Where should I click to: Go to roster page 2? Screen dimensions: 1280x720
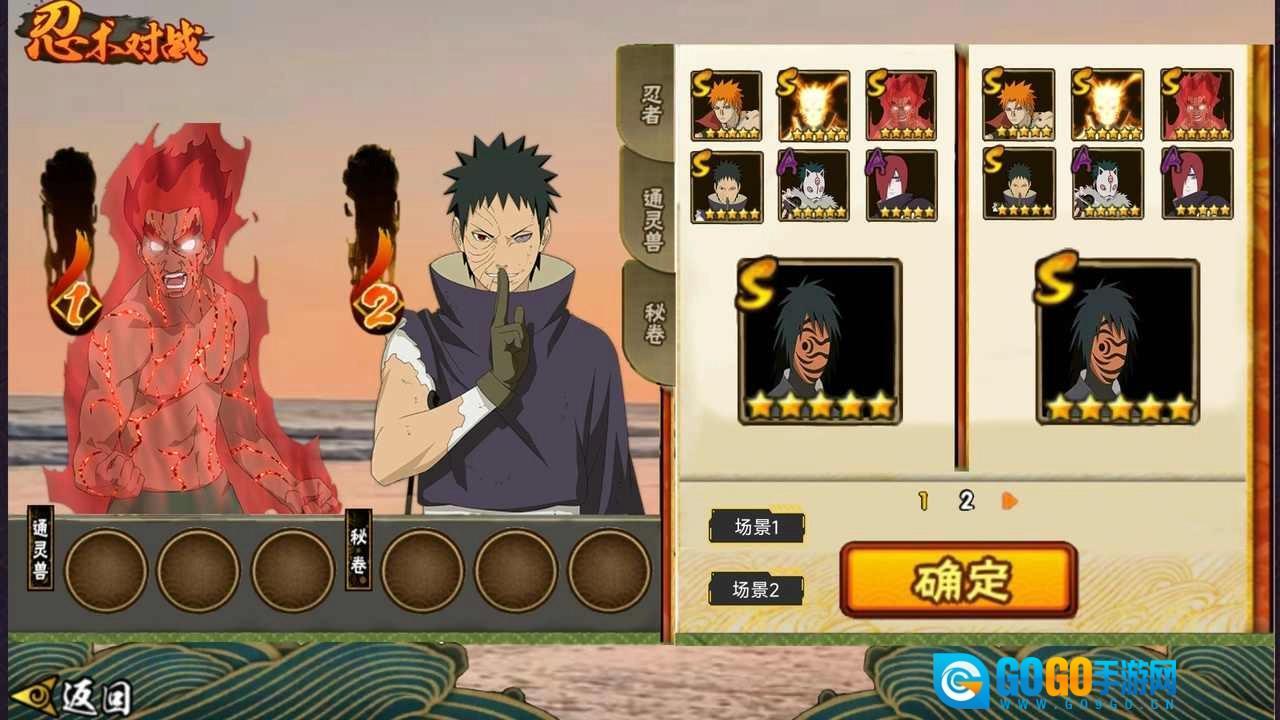pyautogui.click(x=966, y=501)
